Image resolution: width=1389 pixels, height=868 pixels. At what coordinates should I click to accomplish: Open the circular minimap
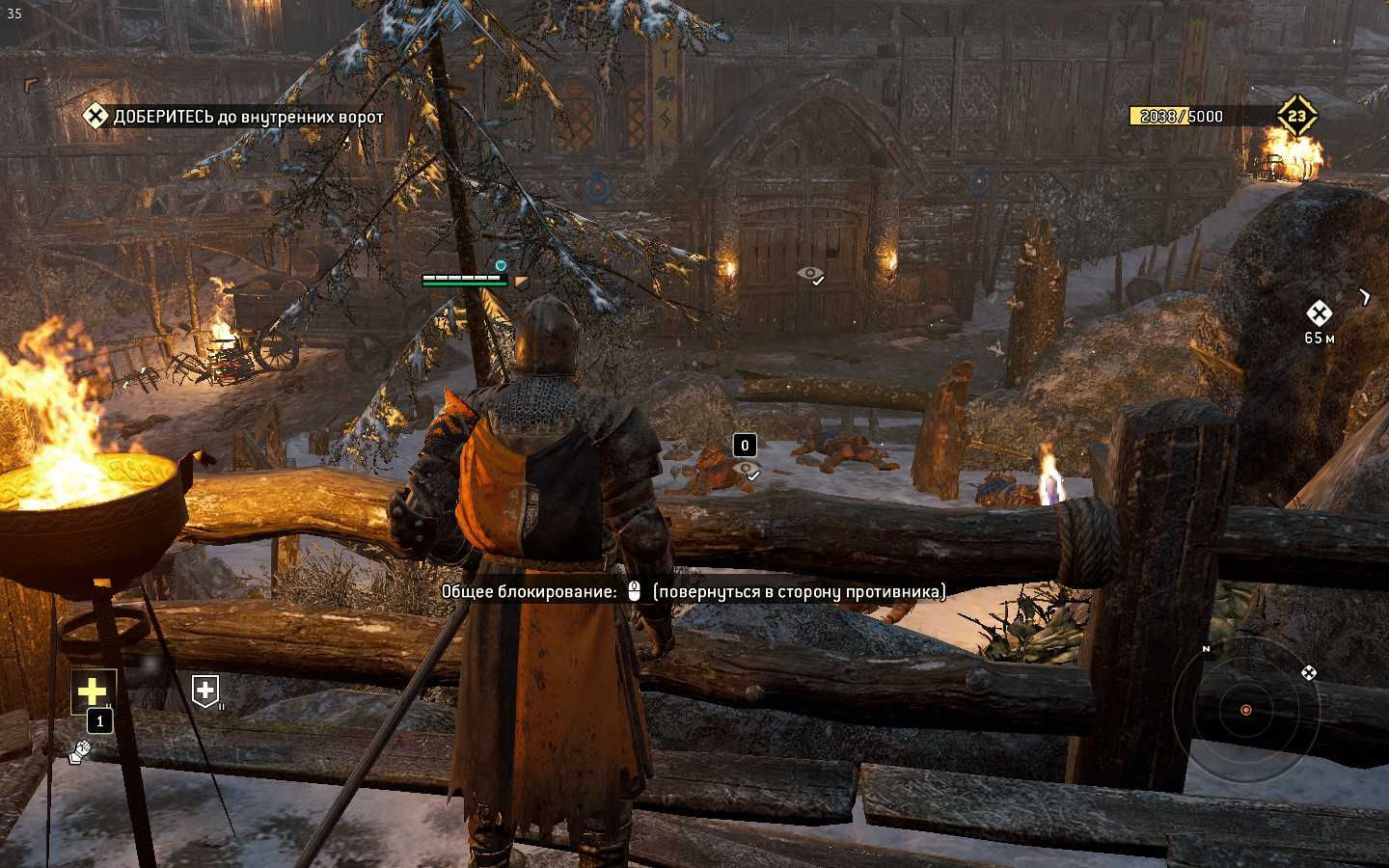[1245, 710]
